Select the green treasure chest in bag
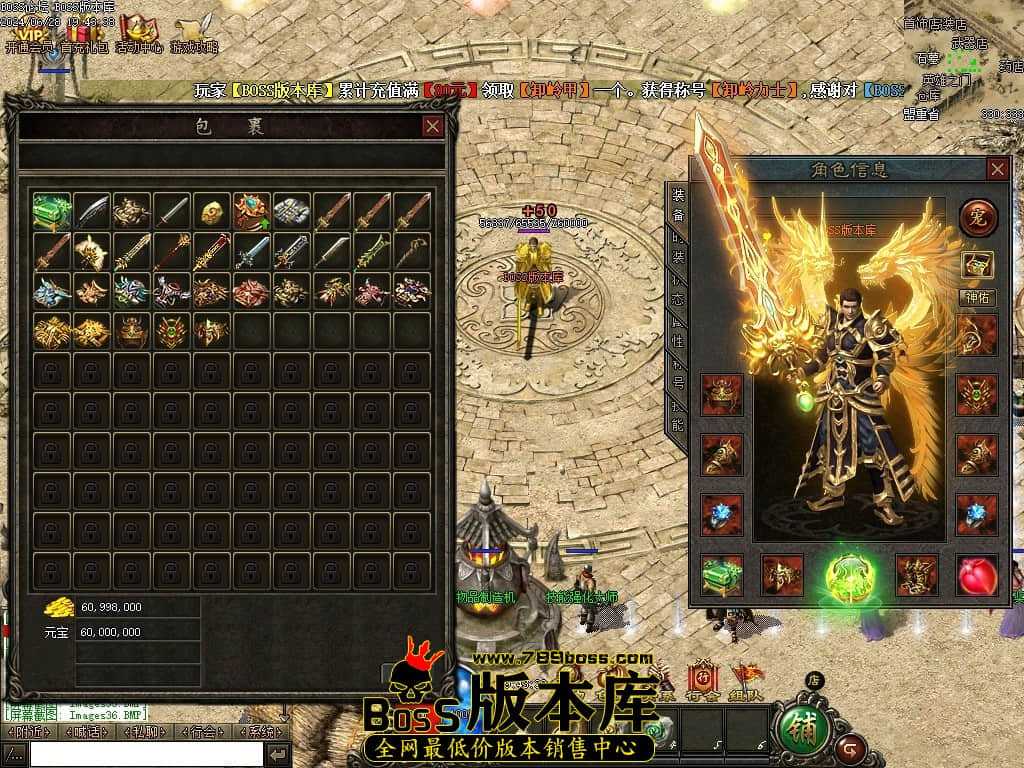Image resolution: width=1024 pixels, height=768 pixels. click(50, 212)
